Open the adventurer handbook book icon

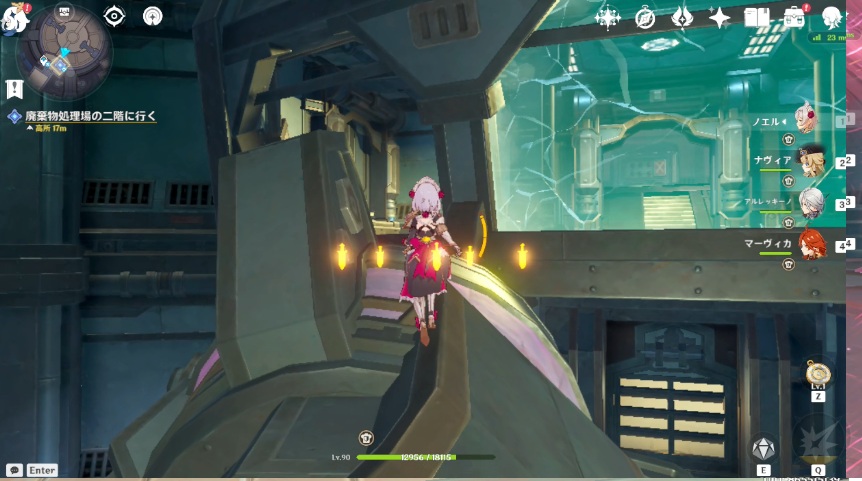click(x=756, y=17)
